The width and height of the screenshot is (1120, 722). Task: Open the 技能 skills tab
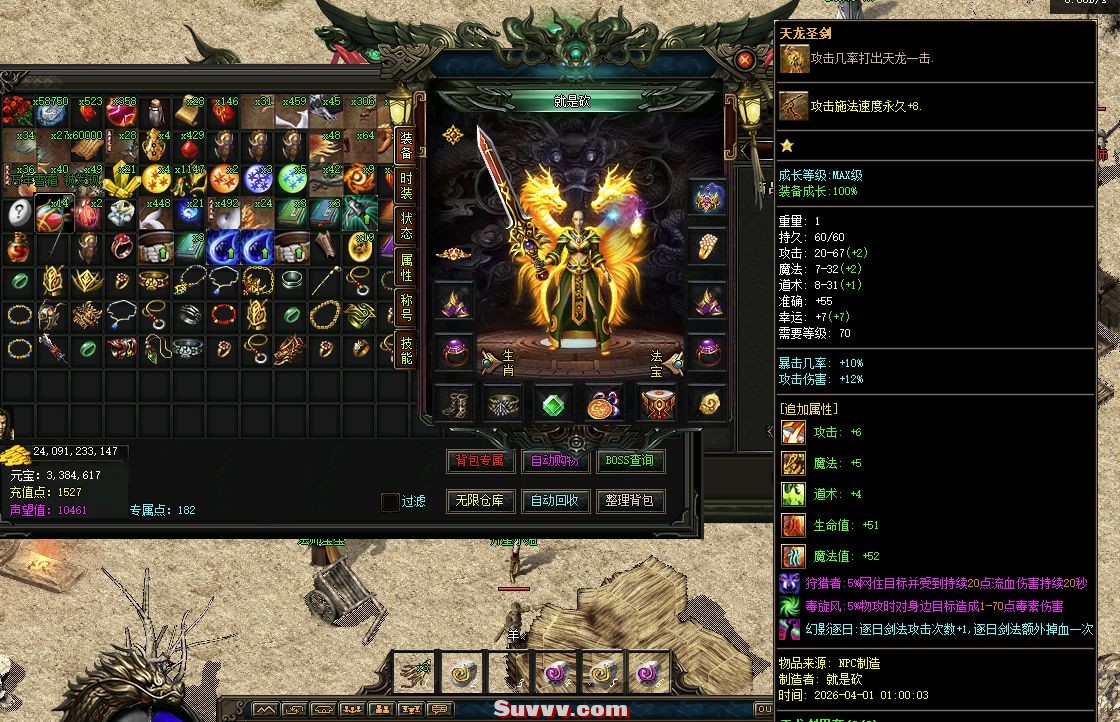pyautogui.click(x=406, y=349)
